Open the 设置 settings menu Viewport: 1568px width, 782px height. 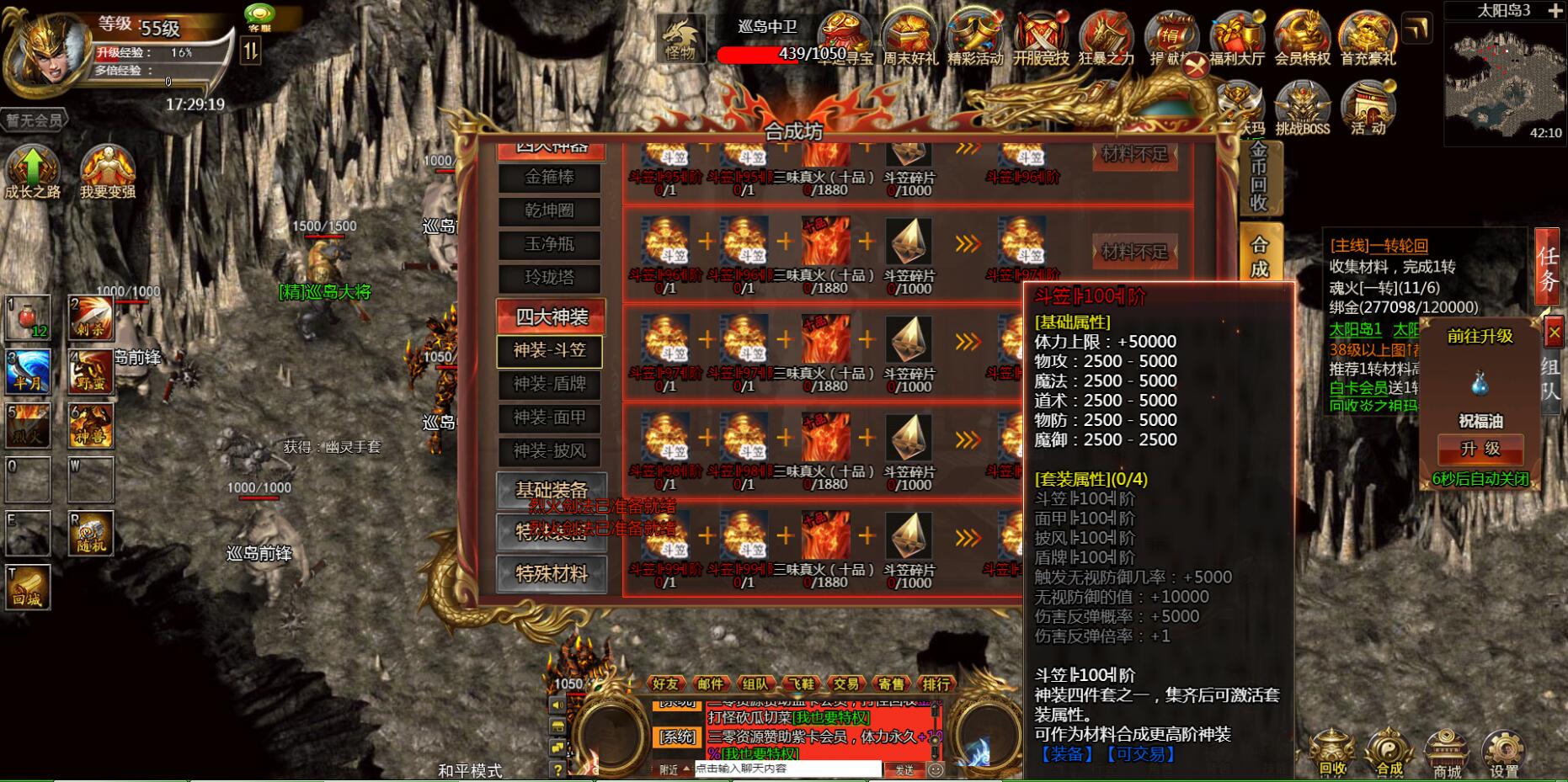pyautogui.click(x=1504, y=753)
